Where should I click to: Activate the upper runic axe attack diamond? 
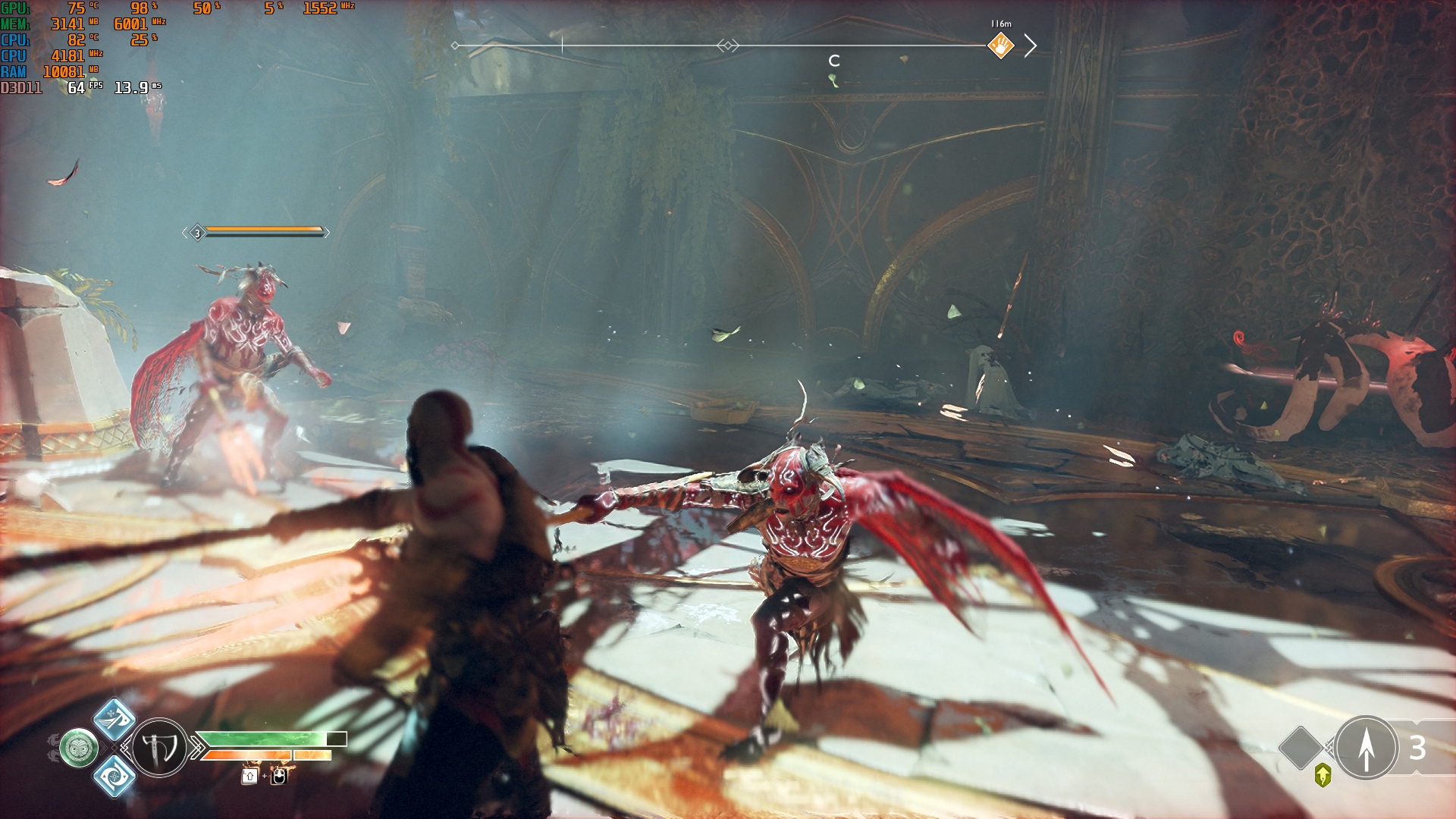(114, 720)
